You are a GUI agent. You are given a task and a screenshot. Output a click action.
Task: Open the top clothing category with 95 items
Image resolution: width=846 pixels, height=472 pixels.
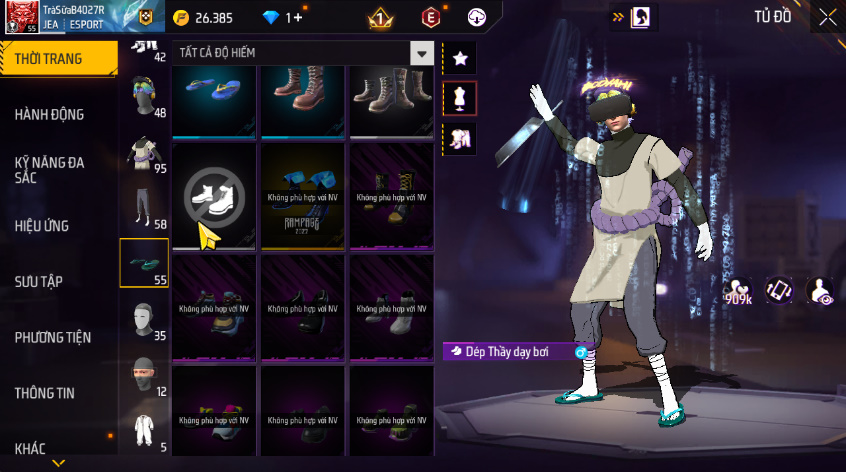144,154
